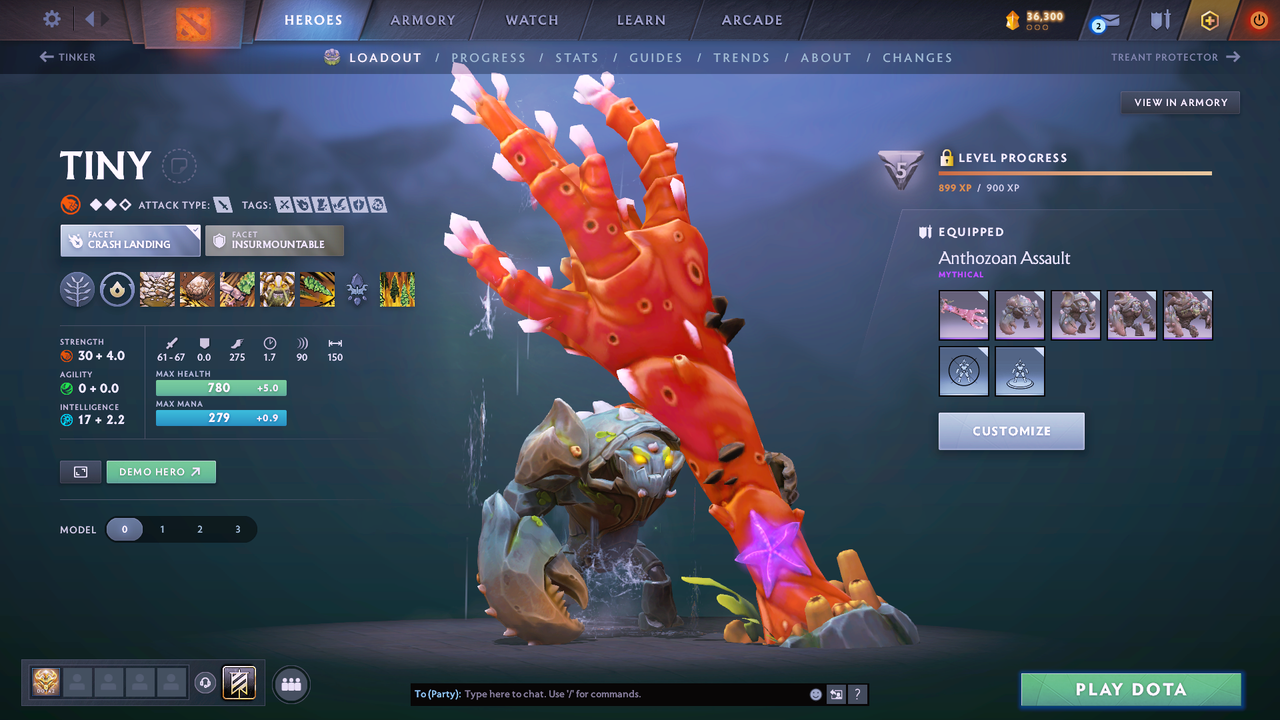This screenshot has width=1280, height=720.
Task: Click DEMO HERO to test Tiny
Action: (x=160, y=471)
